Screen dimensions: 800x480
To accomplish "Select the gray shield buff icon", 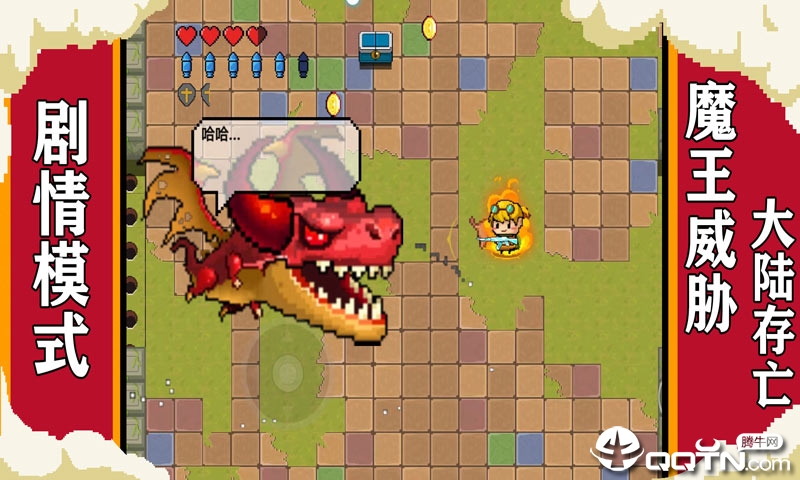I will [186, 94].
